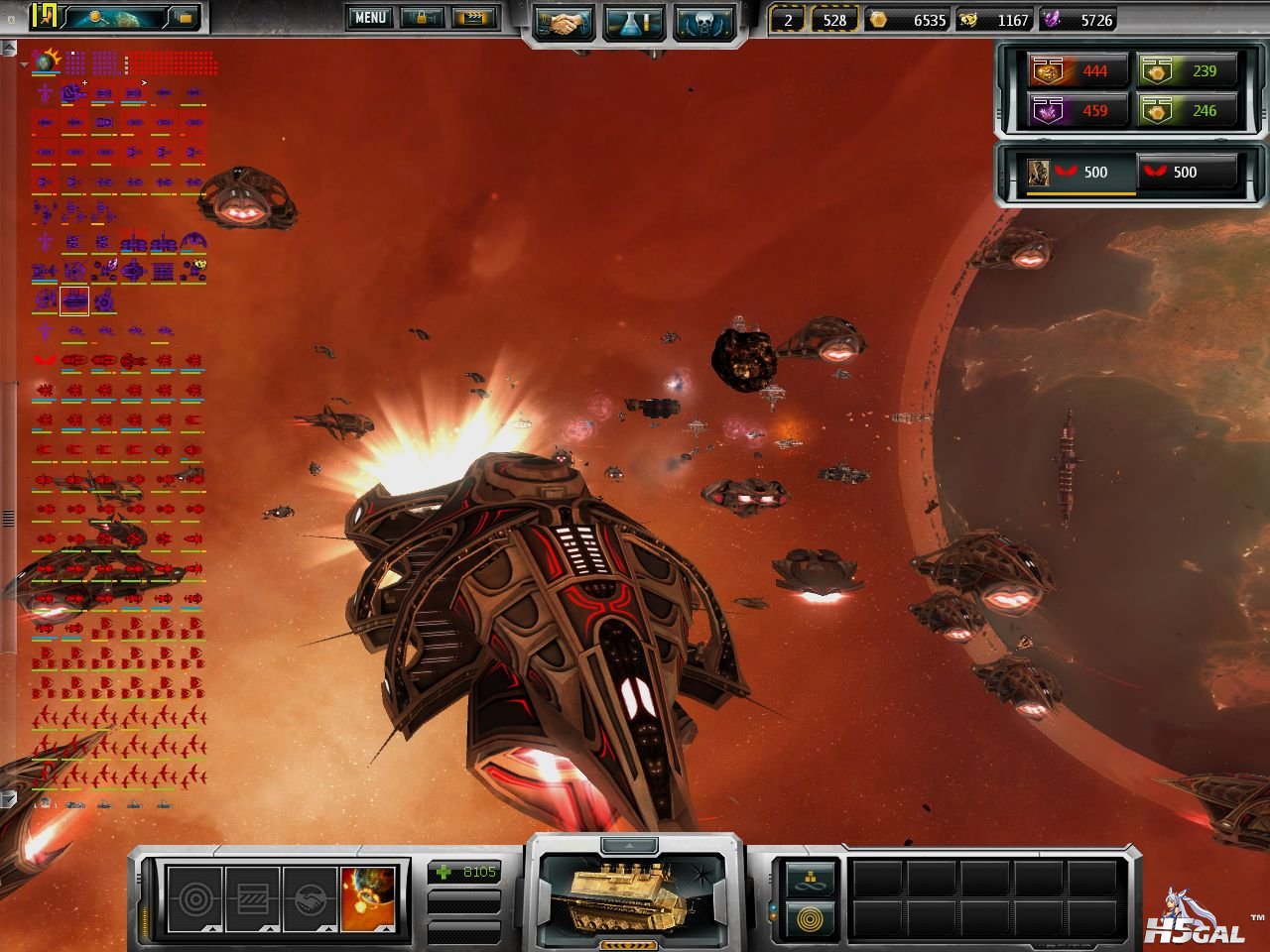Click the concentric circles command button

[x=195, y=899]
